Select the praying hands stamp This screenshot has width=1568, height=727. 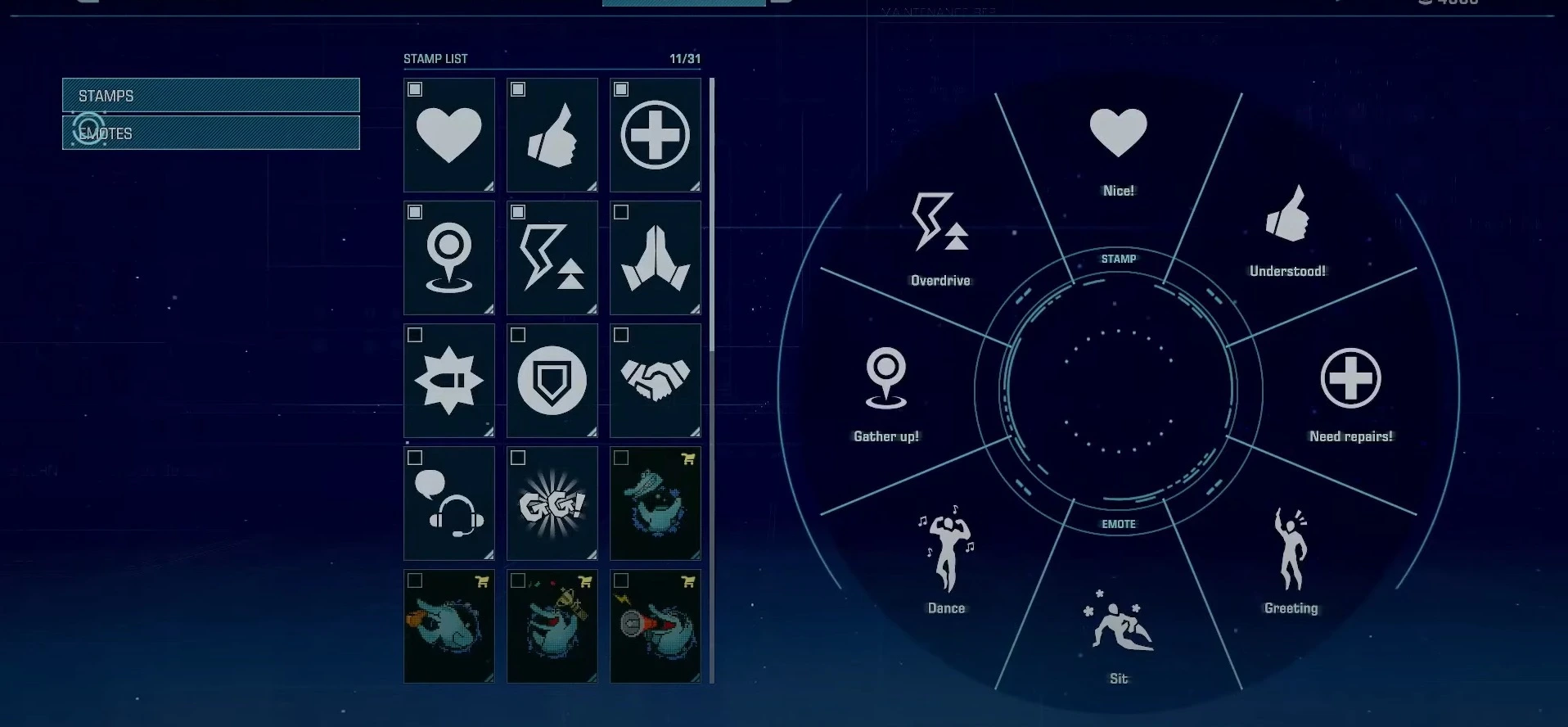point(655,258)
